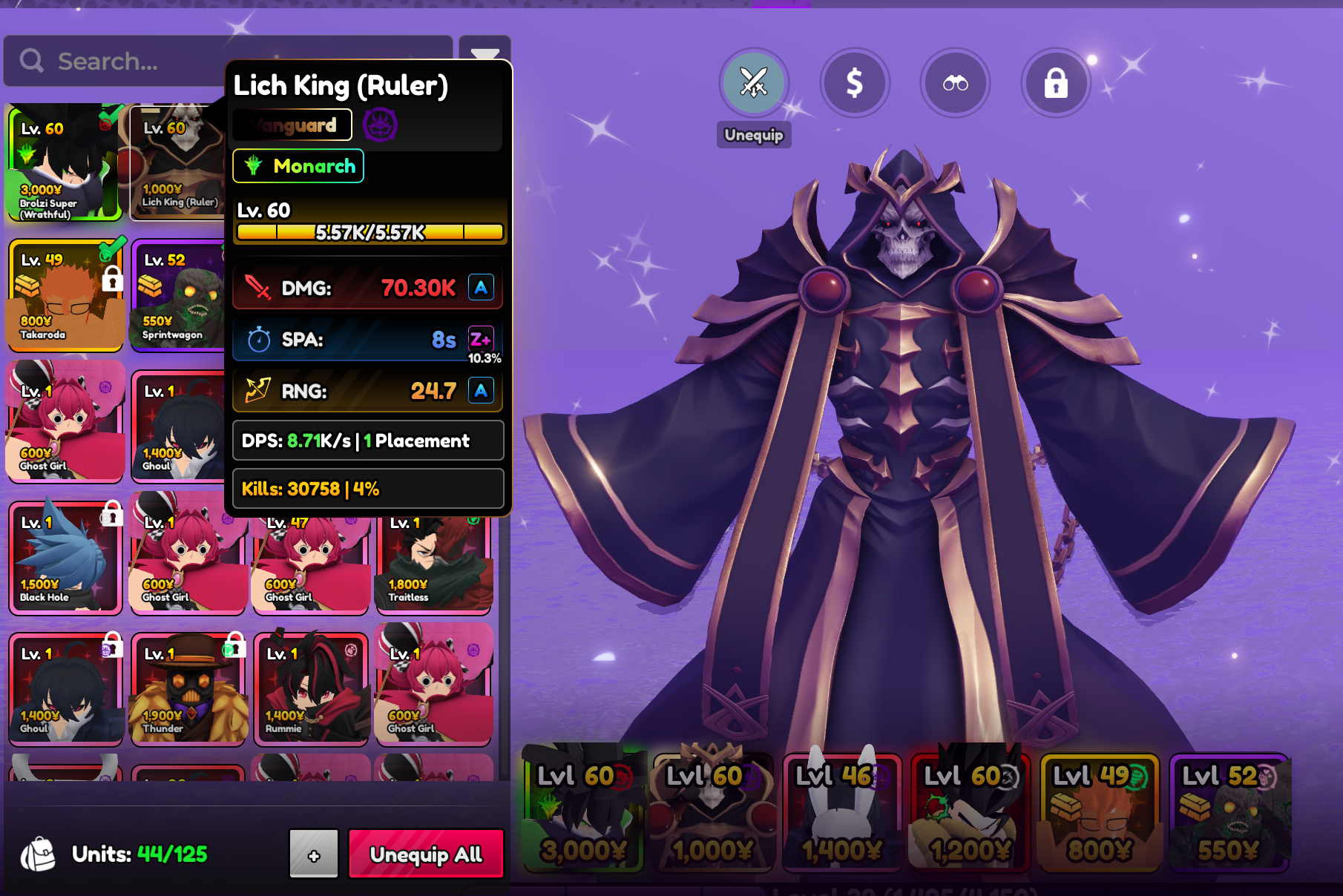Select the Takaroda unit card
The image size is (1343, 896).
[x=64, y=295]
